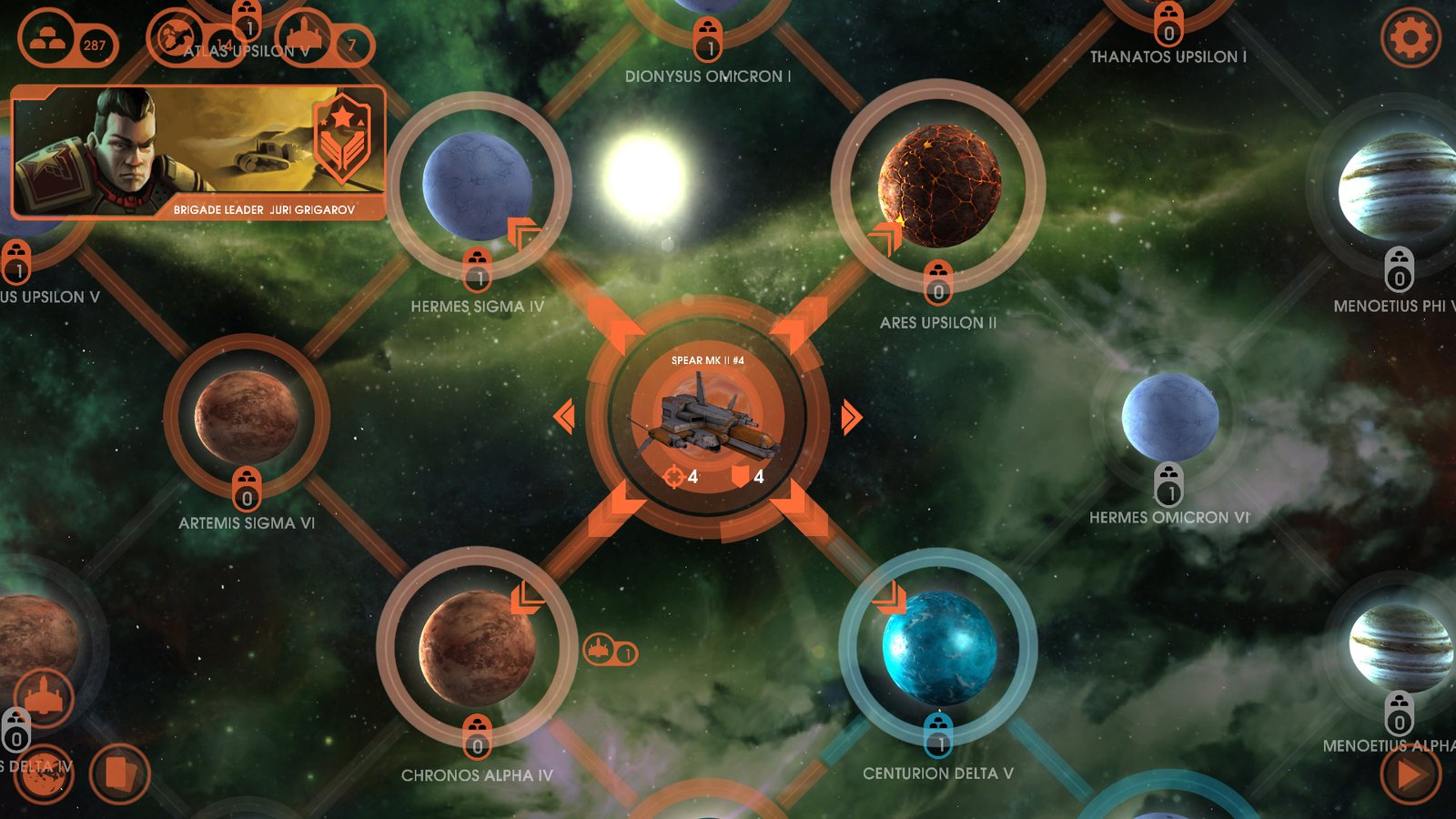
Task: Open the cards deck button
Action: 120,774
